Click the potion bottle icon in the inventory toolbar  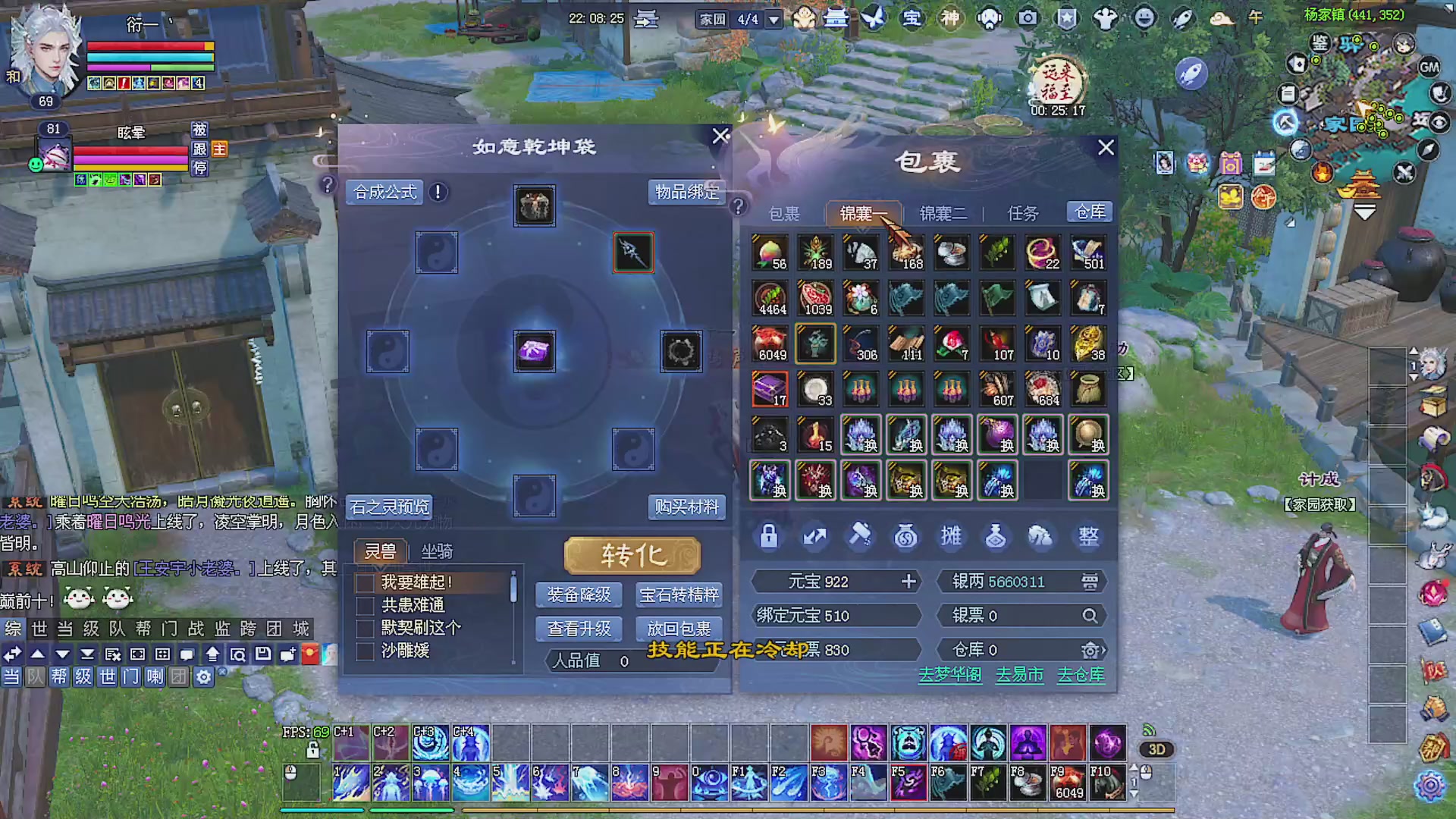[x=996, y=536]
